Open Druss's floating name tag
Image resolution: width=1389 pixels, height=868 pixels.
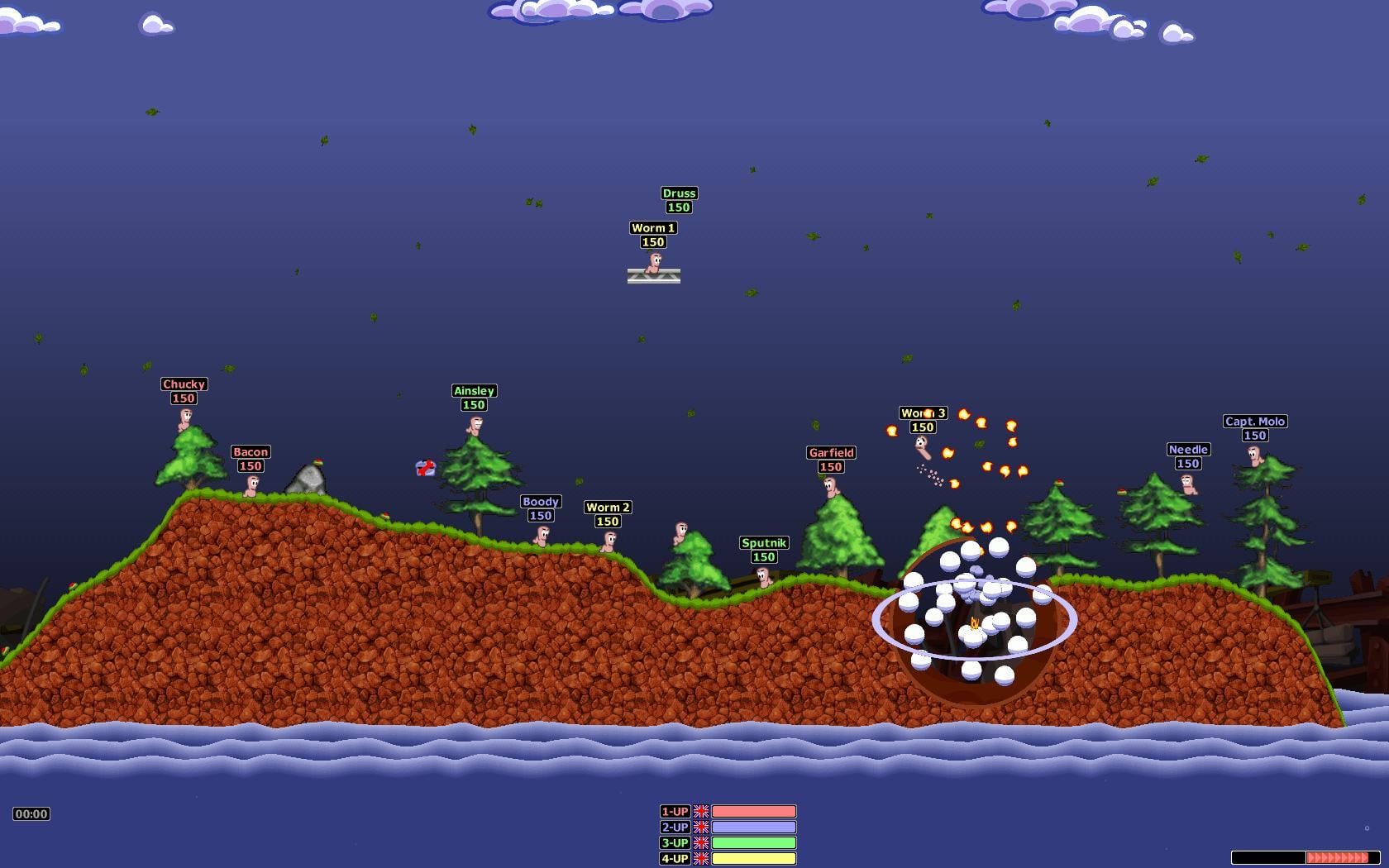click(680, 193)
